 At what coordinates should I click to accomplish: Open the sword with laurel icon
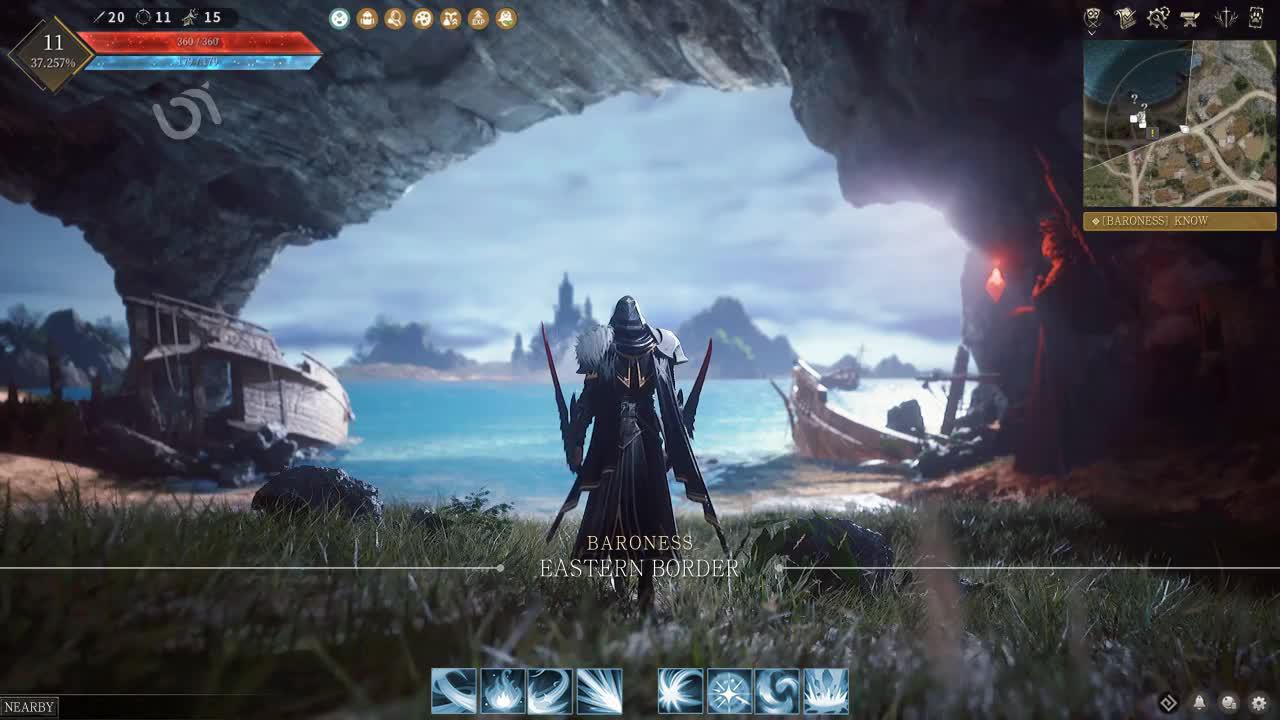point(1225,18)
